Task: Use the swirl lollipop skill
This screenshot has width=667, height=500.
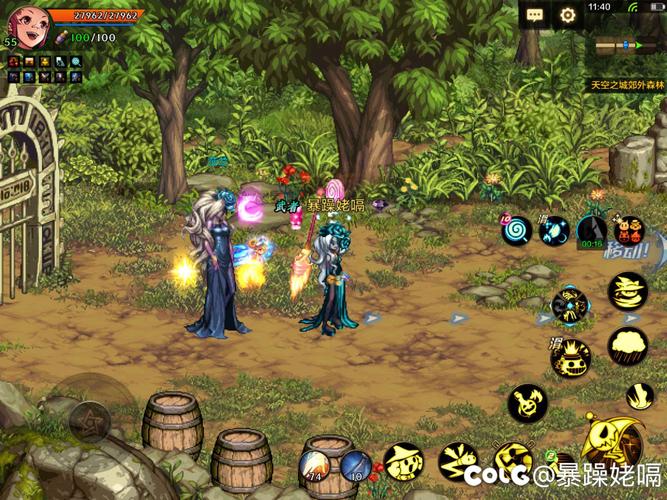Action: click(x=517, y=230)
